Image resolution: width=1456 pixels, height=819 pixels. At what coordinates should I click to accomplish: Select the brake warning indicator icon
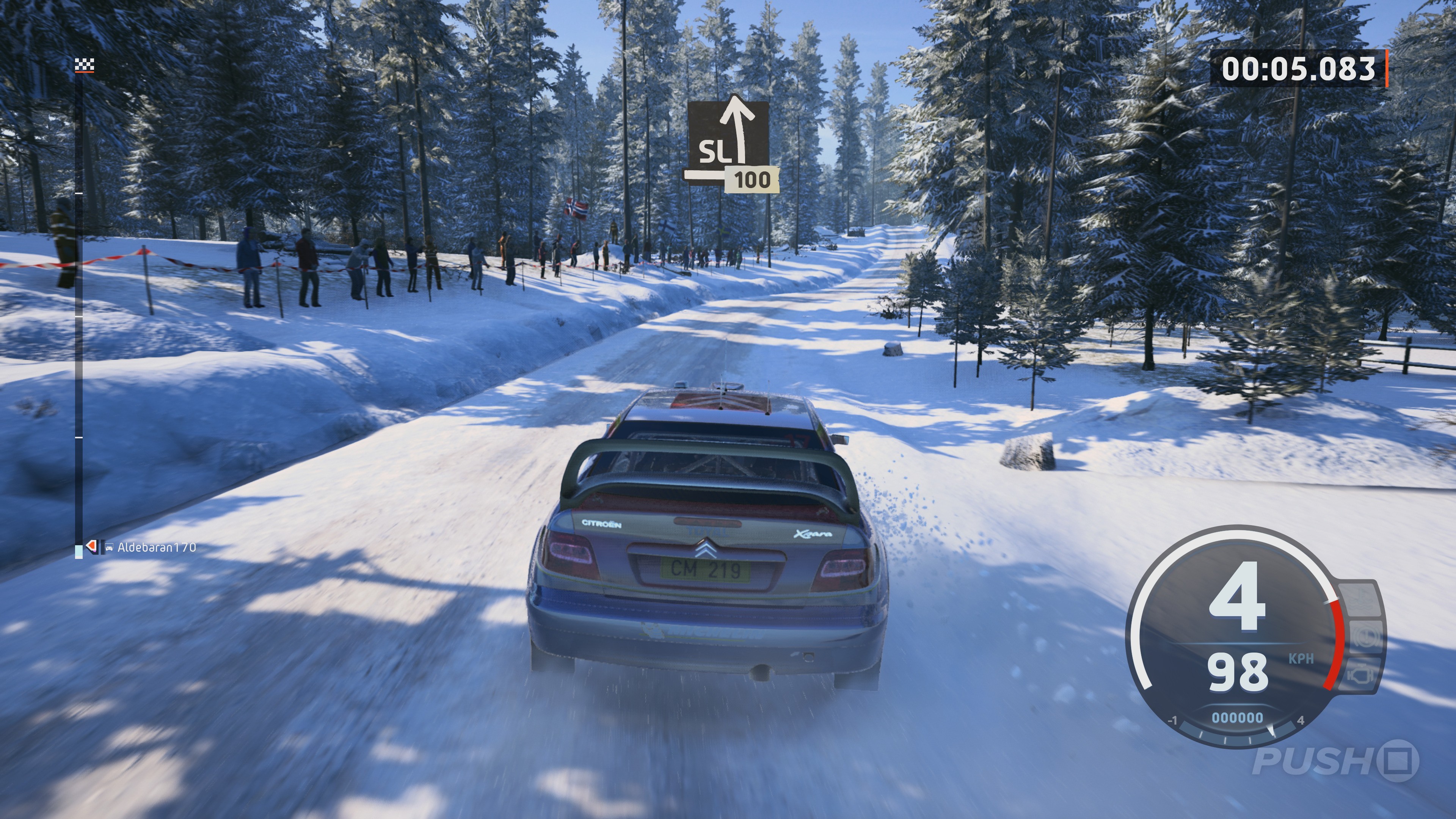(1367, 637)
